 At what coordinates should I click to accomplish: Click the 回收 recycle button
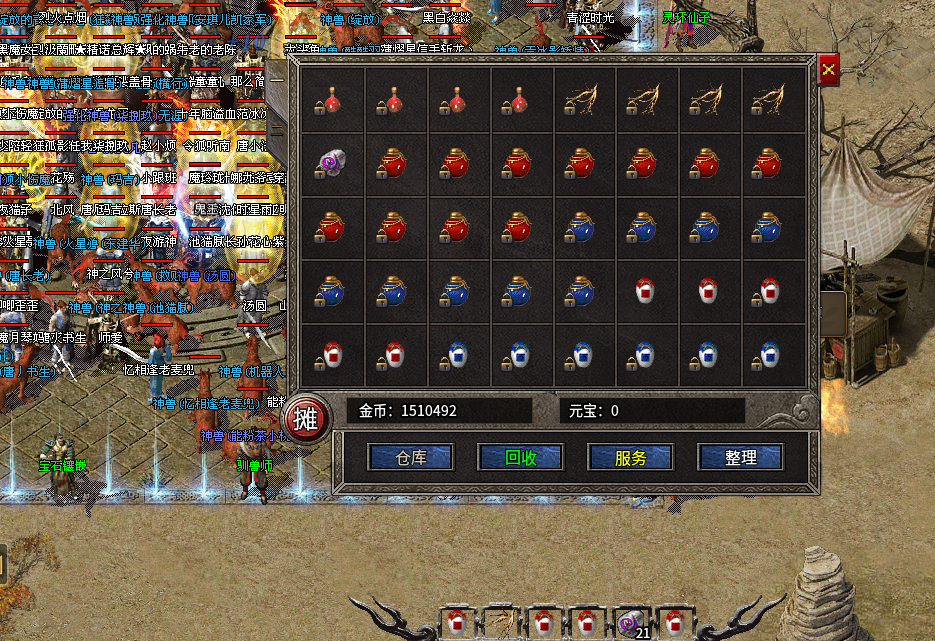(520, 458)
